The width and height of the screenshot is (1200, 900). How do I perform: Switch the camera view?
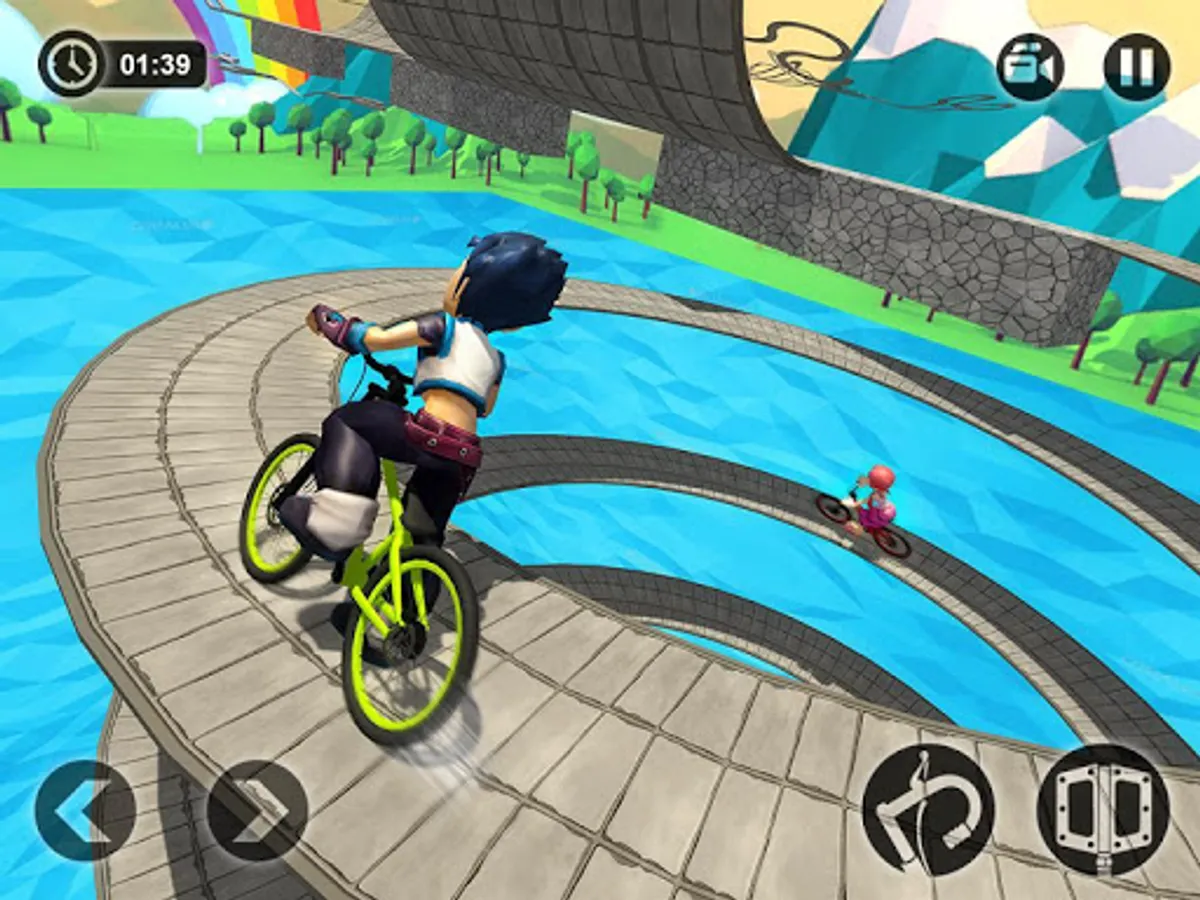[1030, 67]
